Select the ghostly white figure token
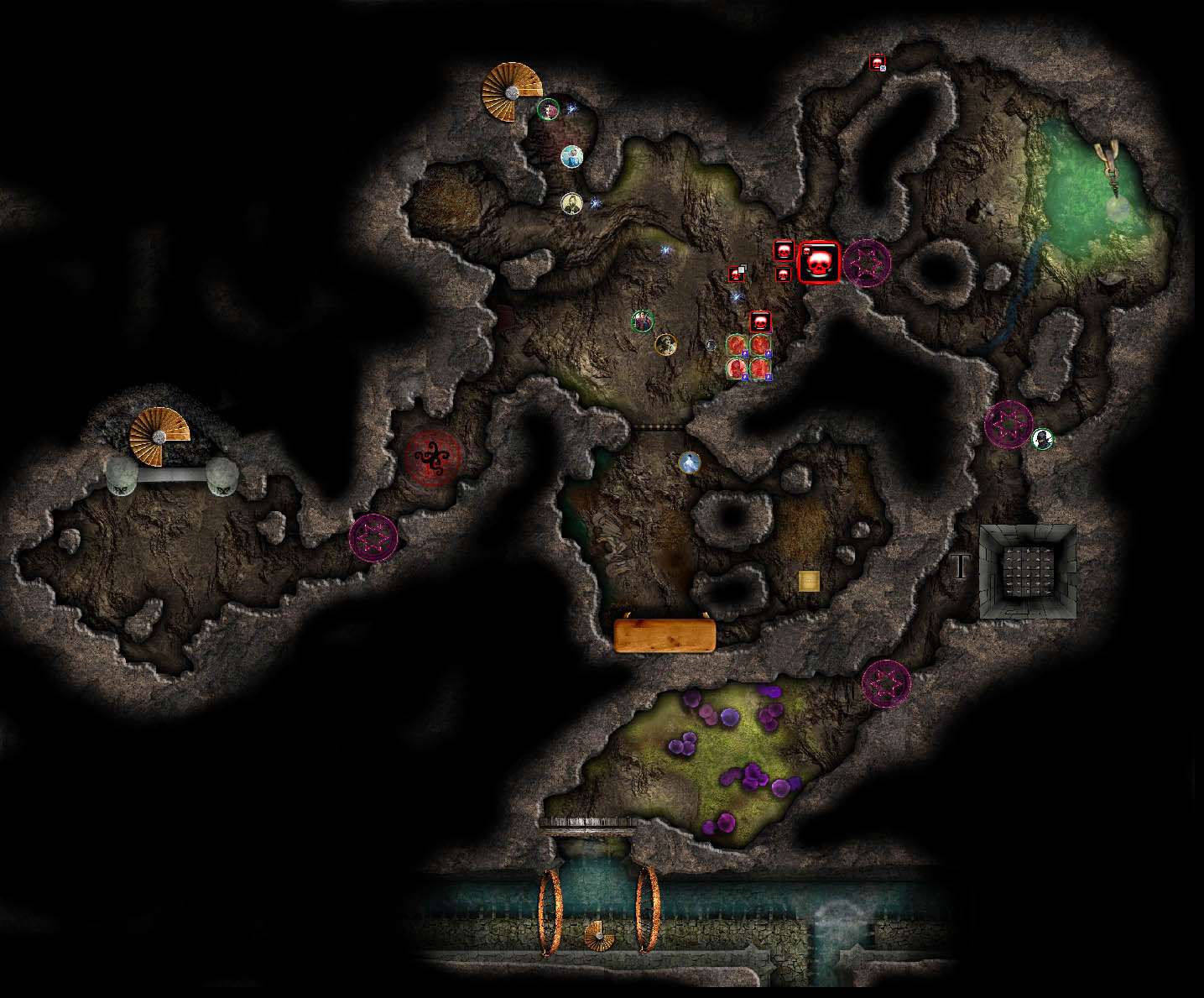Viewport: 1204px width, 998px height. (x=689, y=462)
